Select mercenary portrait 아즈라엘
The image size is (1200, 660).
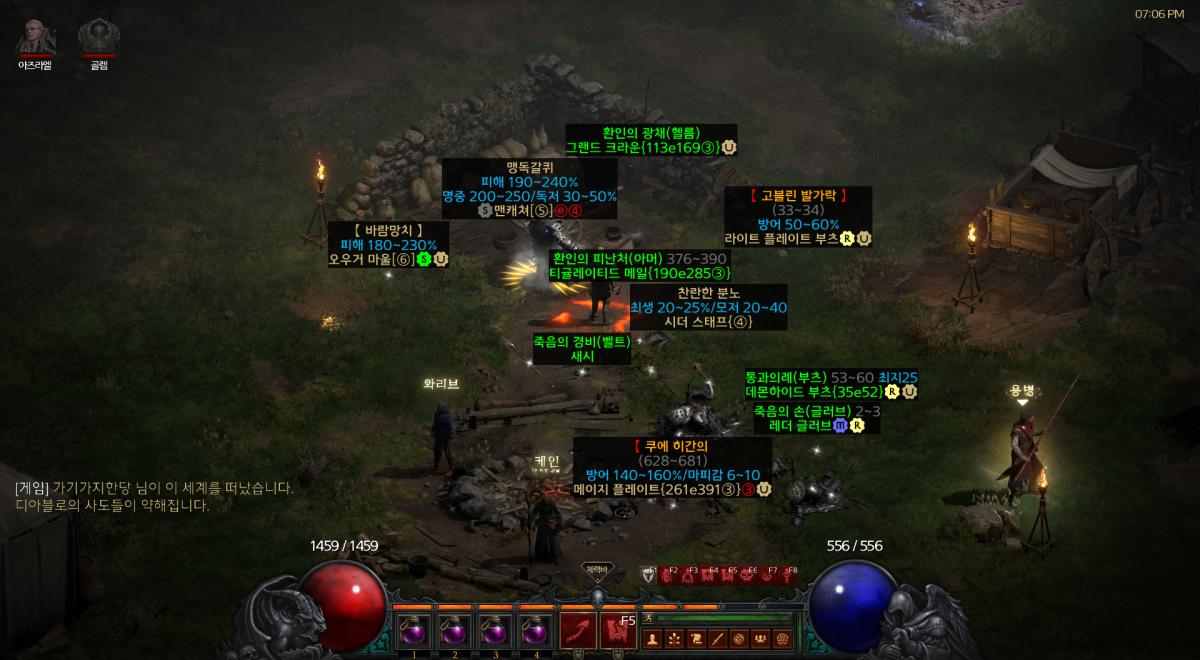(x=35, y=37)
